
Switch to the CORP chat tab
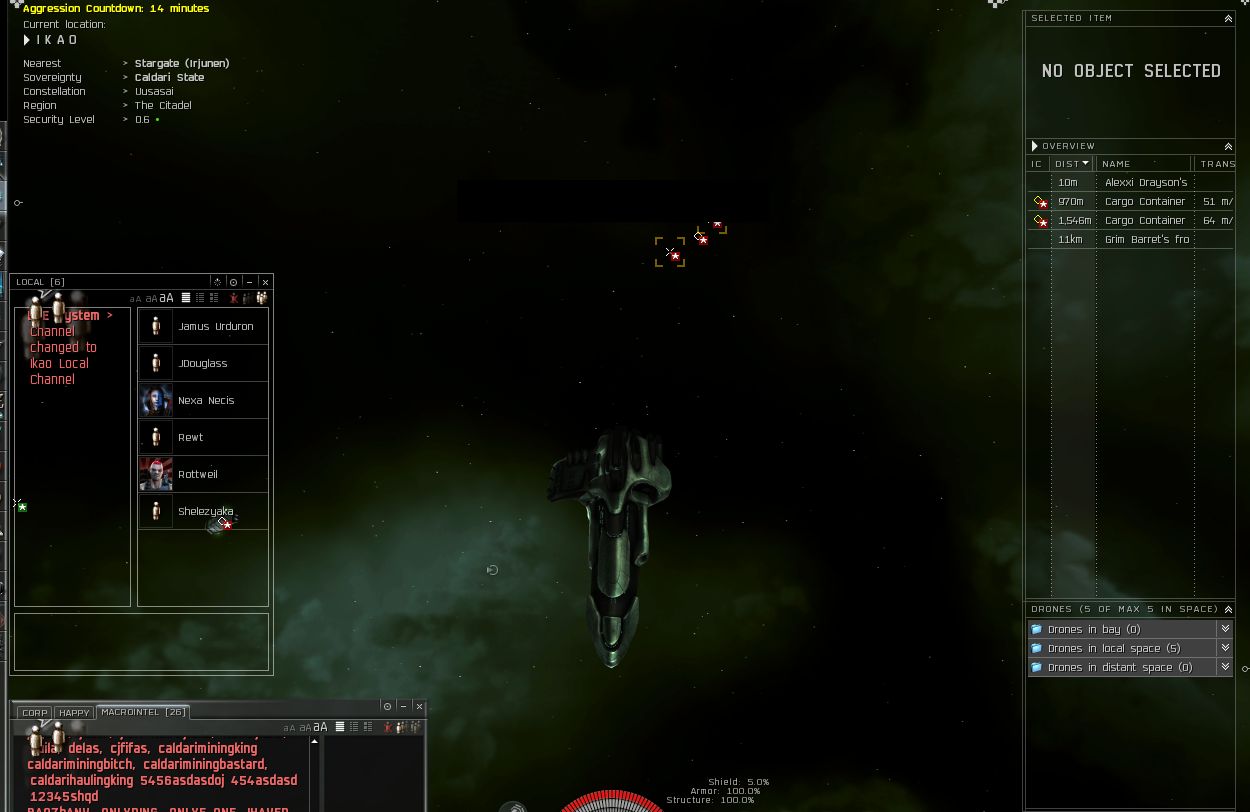tap(35, 713)
